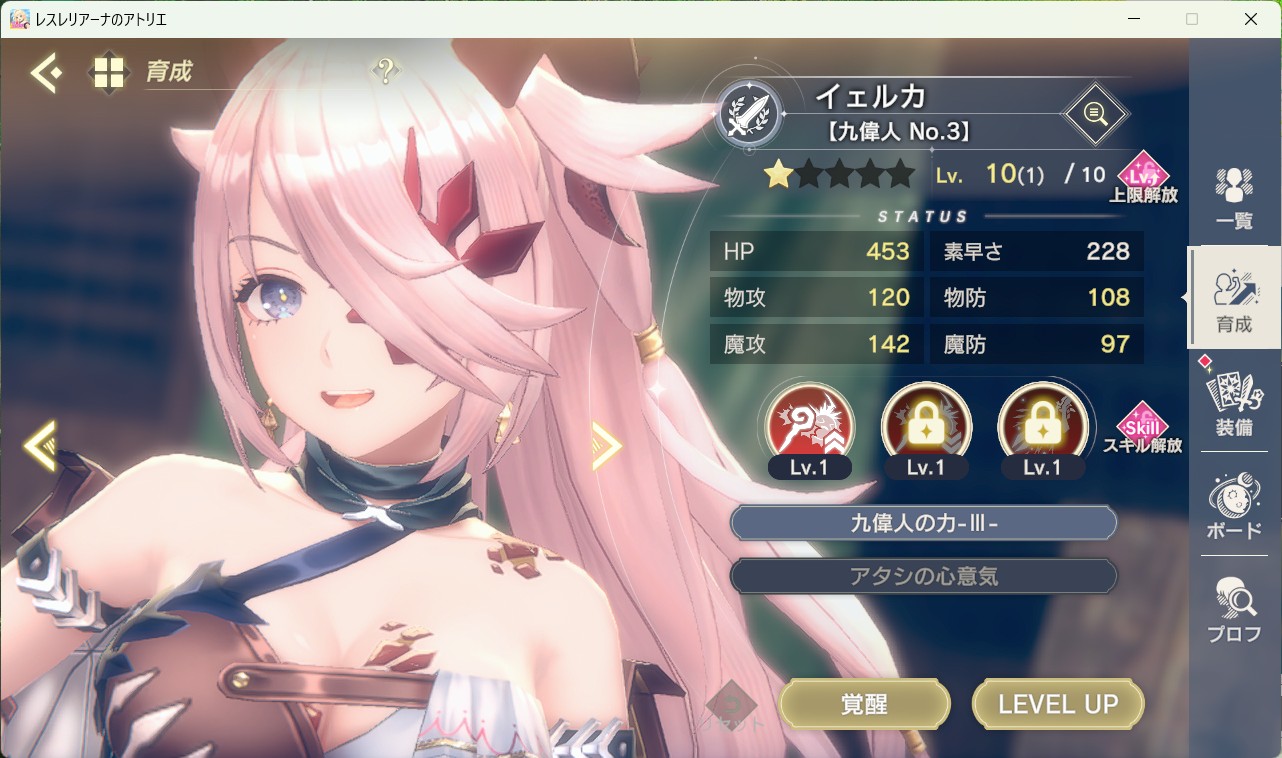Open the four-square home menu icon
The height and width of the screenshot is (758, 1282).
108,72
